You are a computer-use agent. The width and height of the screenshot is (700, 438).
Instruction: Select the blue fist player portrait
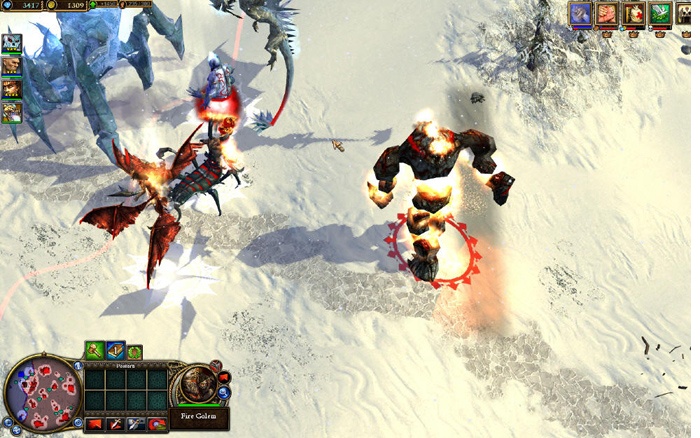click(581, 13)
